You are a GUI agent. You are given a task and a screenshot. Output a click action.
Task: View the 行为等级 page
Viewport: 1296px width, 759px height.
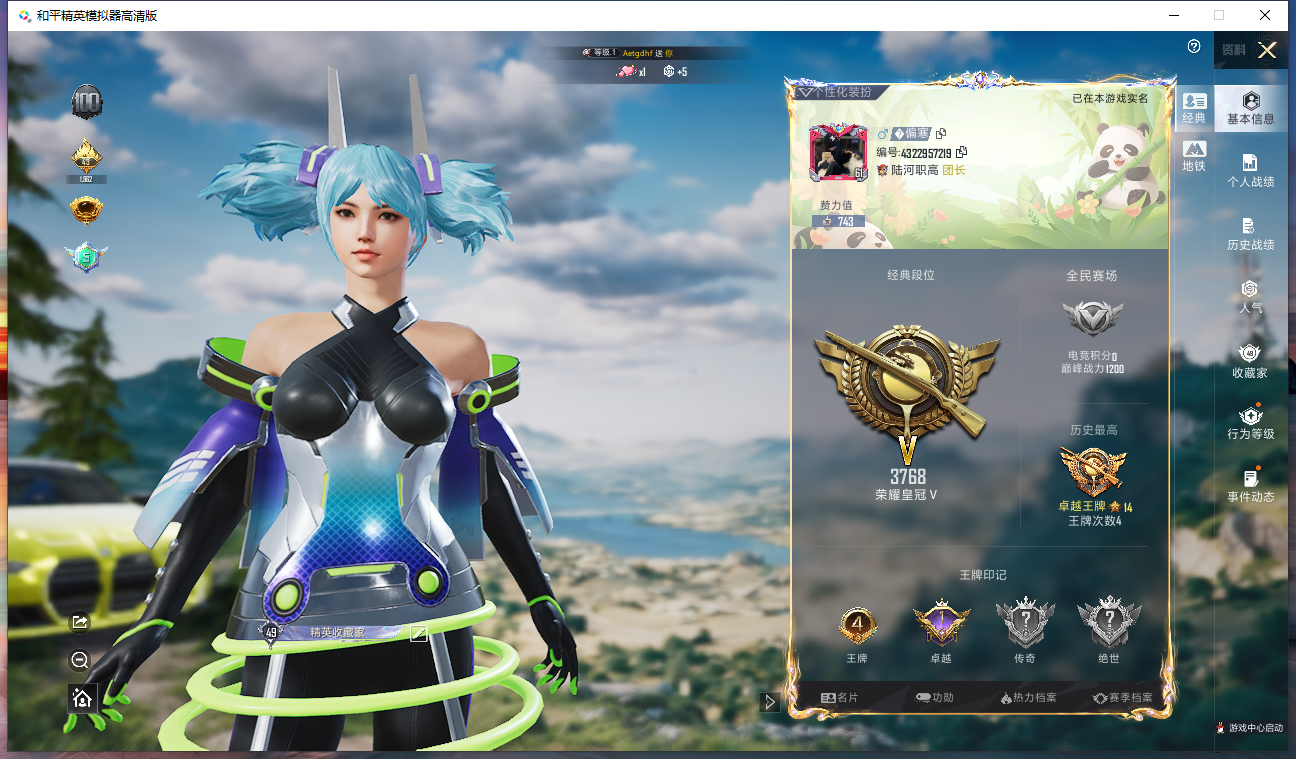pyautogui.click(x=1250, y=423)
